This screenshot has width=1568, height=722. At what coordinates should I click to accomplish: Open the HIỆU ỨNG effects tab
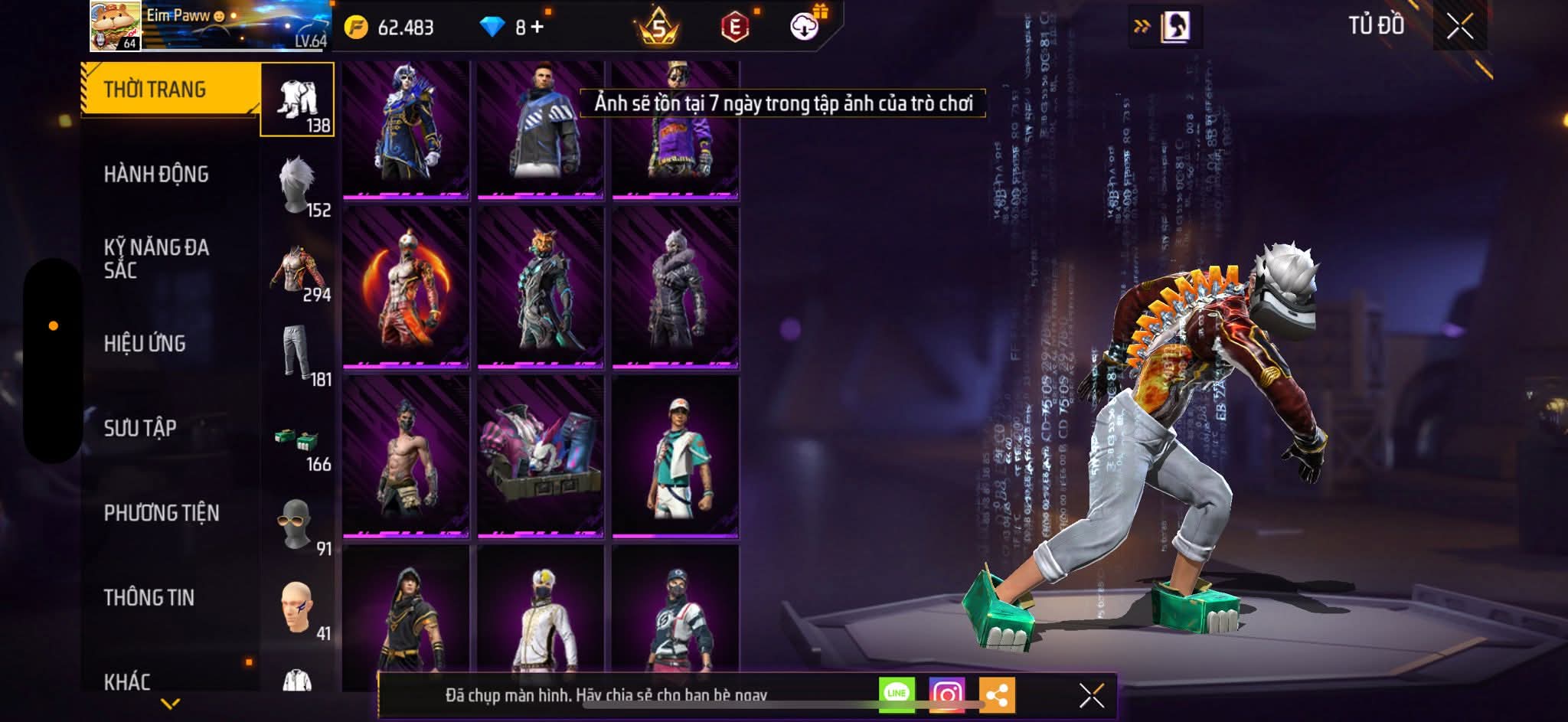[145, 344]
